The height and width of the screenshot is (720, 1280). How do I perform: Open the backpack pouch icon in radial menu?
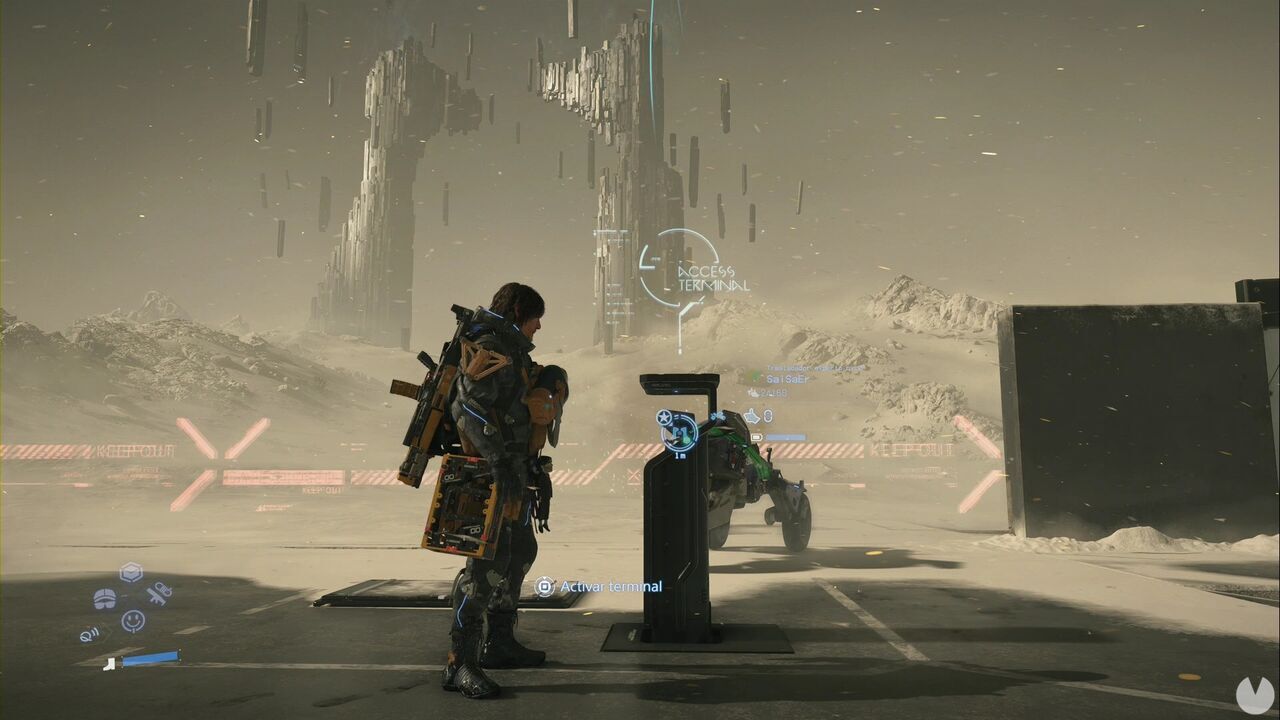click(x=105, y=598)
